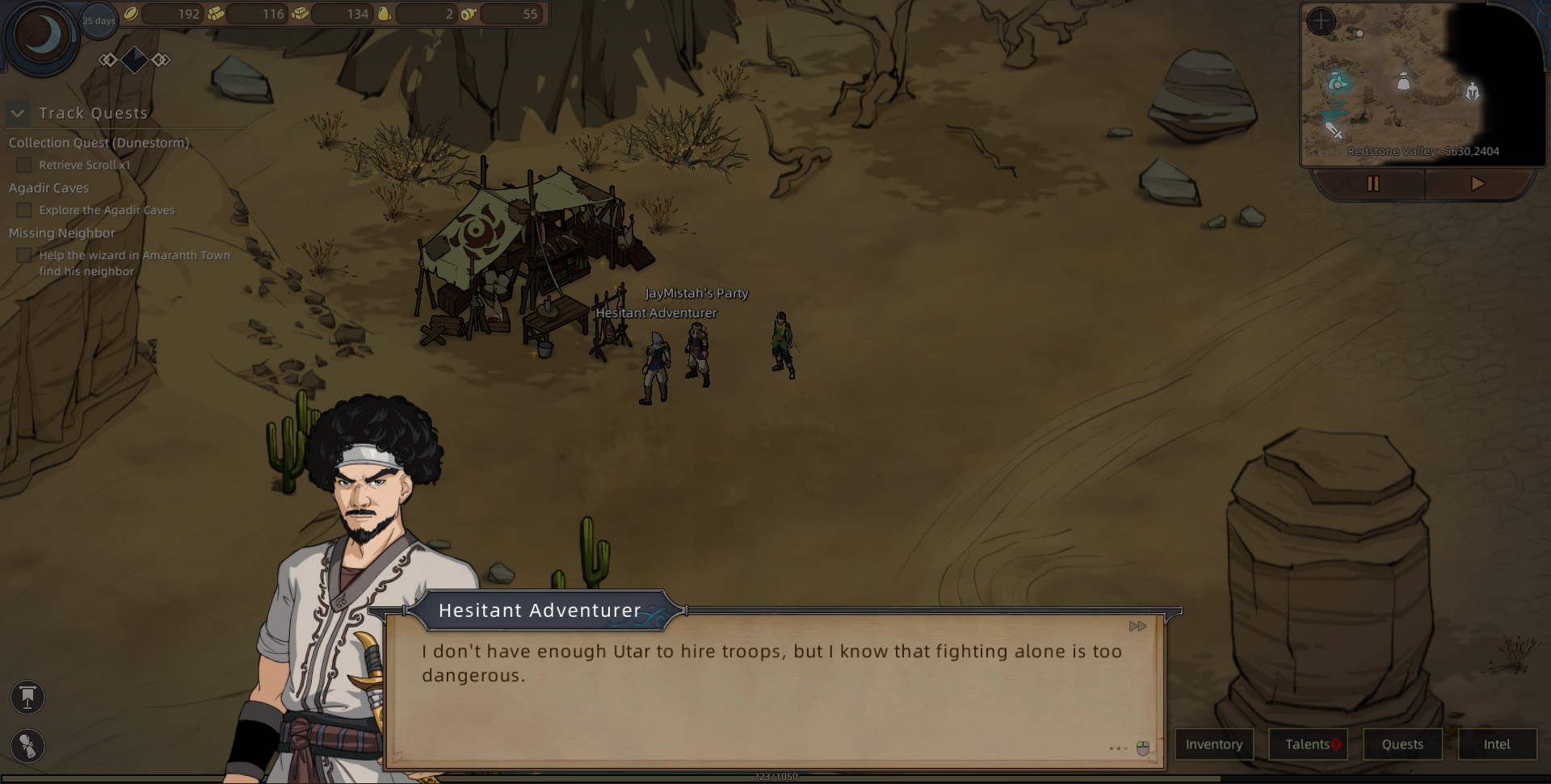1551x784 pixels.
Task: Select the Agadir Caves quest entry
Action: click(x=48, y=188)
